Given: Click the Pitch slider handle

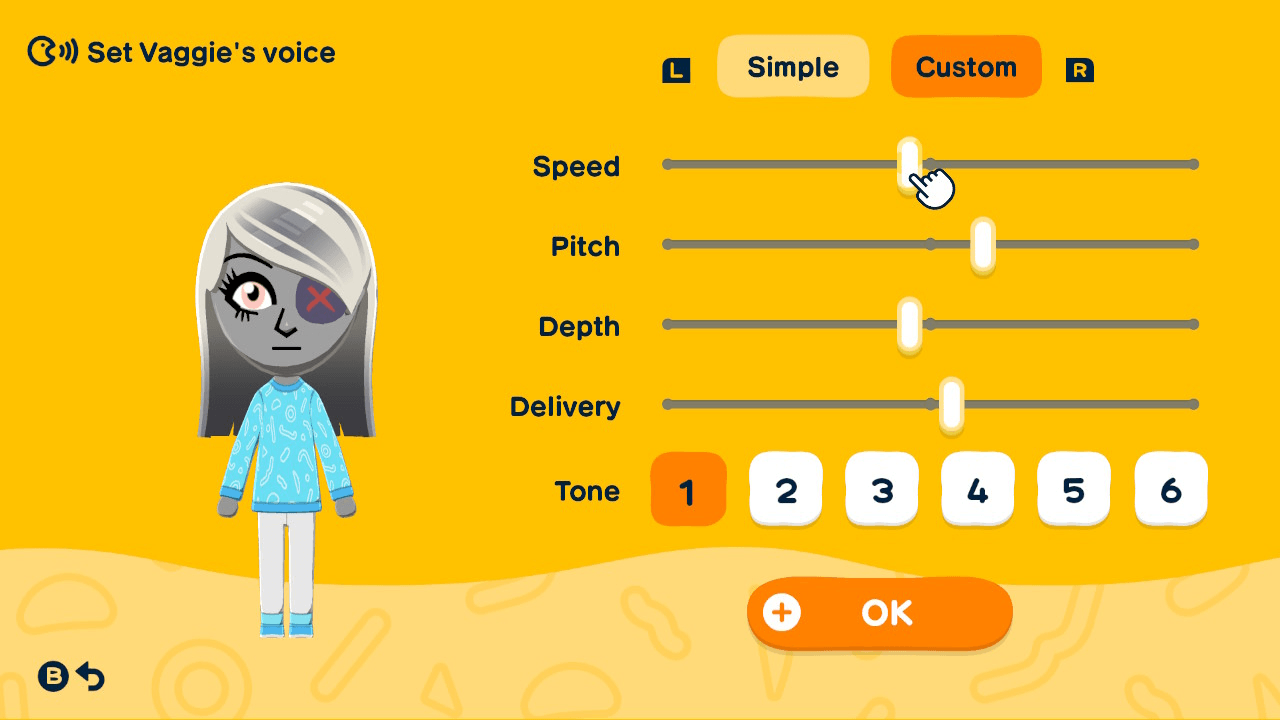Looking at the screenshot, I should pyautogui.click(x=984, y=243).
